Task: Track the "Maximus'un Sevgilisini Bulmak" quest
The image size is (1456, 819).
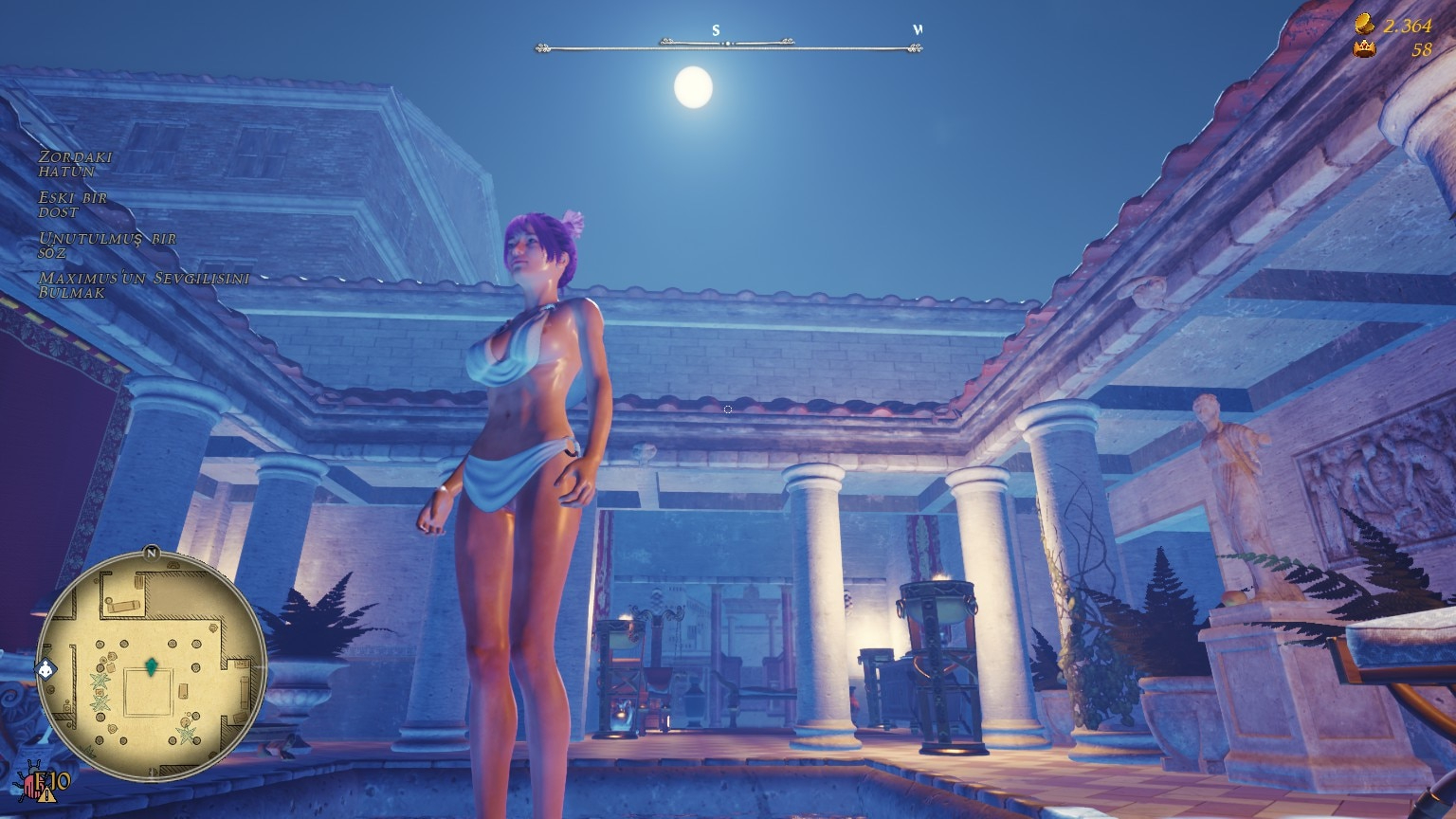Action: [x=143, y=284]
